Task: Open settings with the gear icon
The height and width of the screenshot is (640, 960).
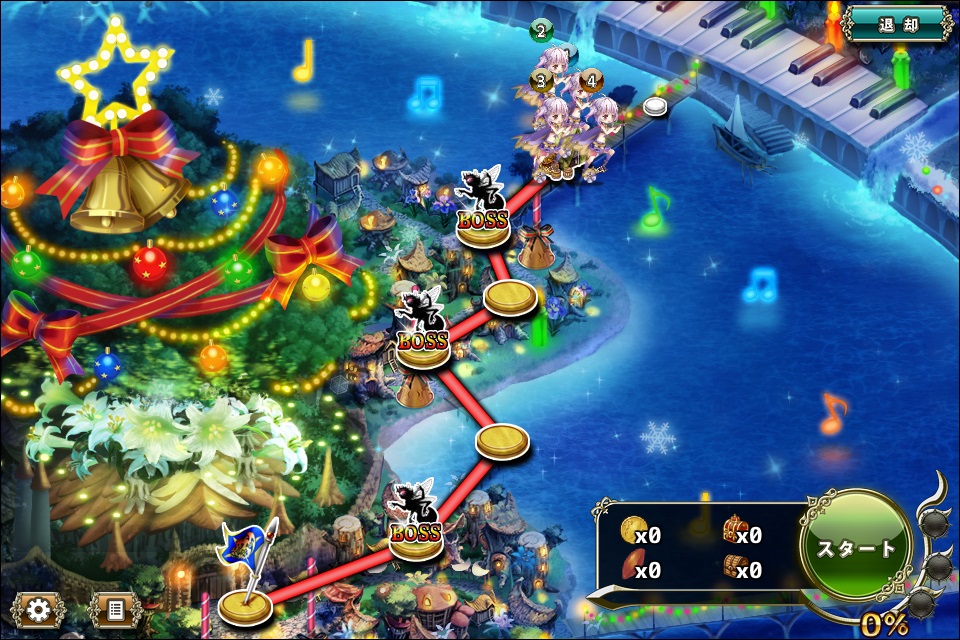Action: pos(39,609)
